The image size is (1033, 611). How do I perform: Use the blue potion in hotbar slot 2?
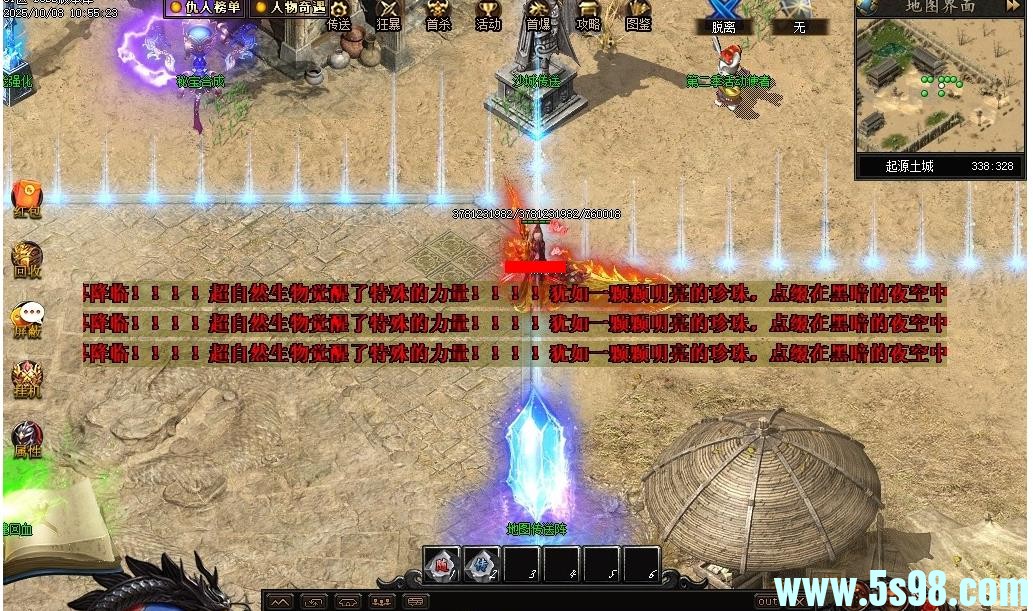(481, 566)
